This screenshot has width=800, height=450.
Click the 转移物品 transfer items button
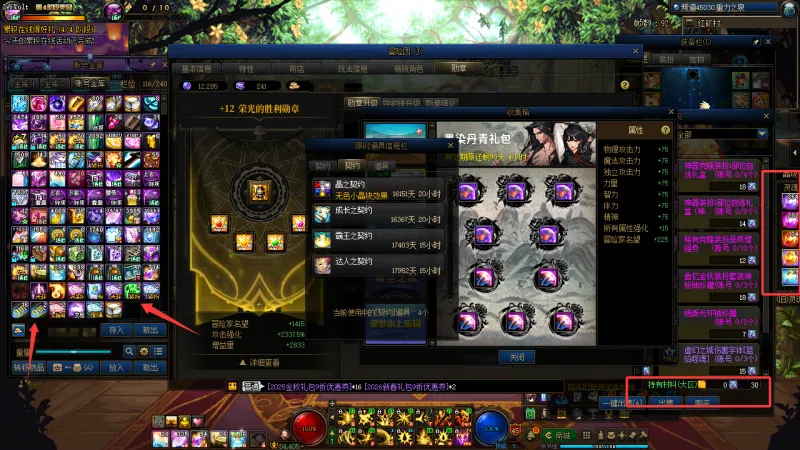click(28, 367)
